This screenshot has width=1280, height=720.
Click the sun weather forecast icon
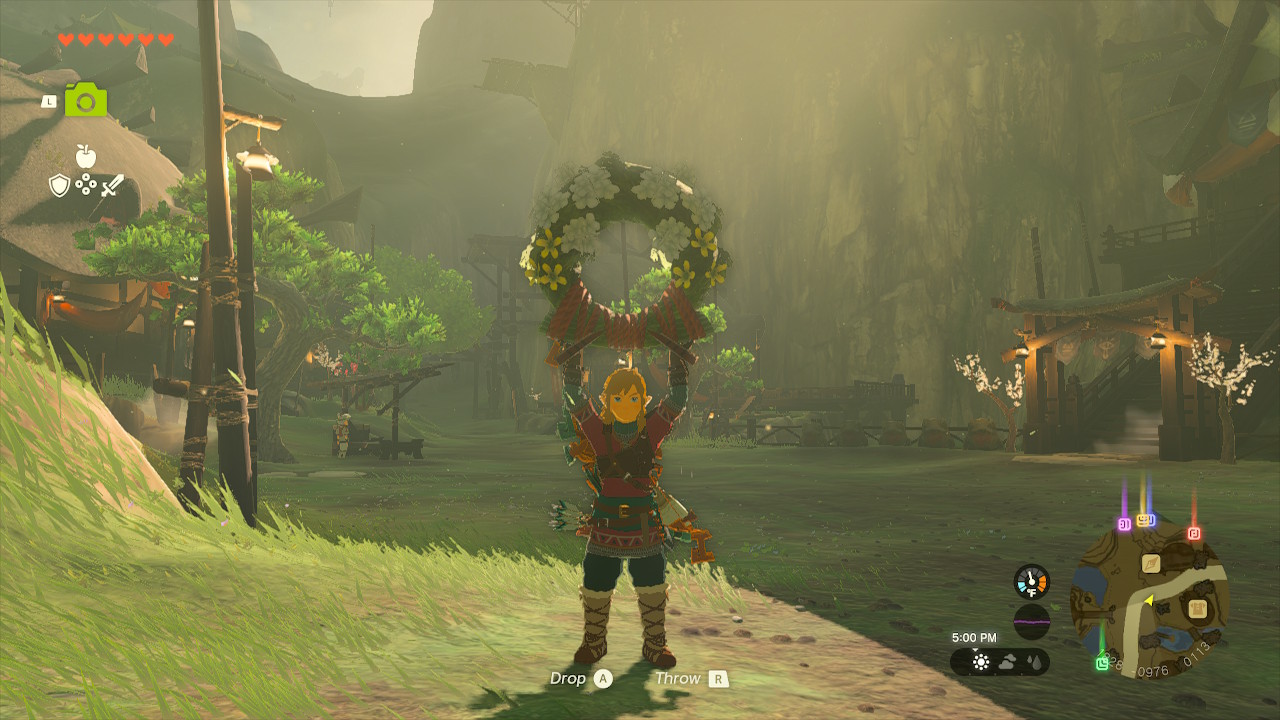pyautogui.click(x=981, y=662)
